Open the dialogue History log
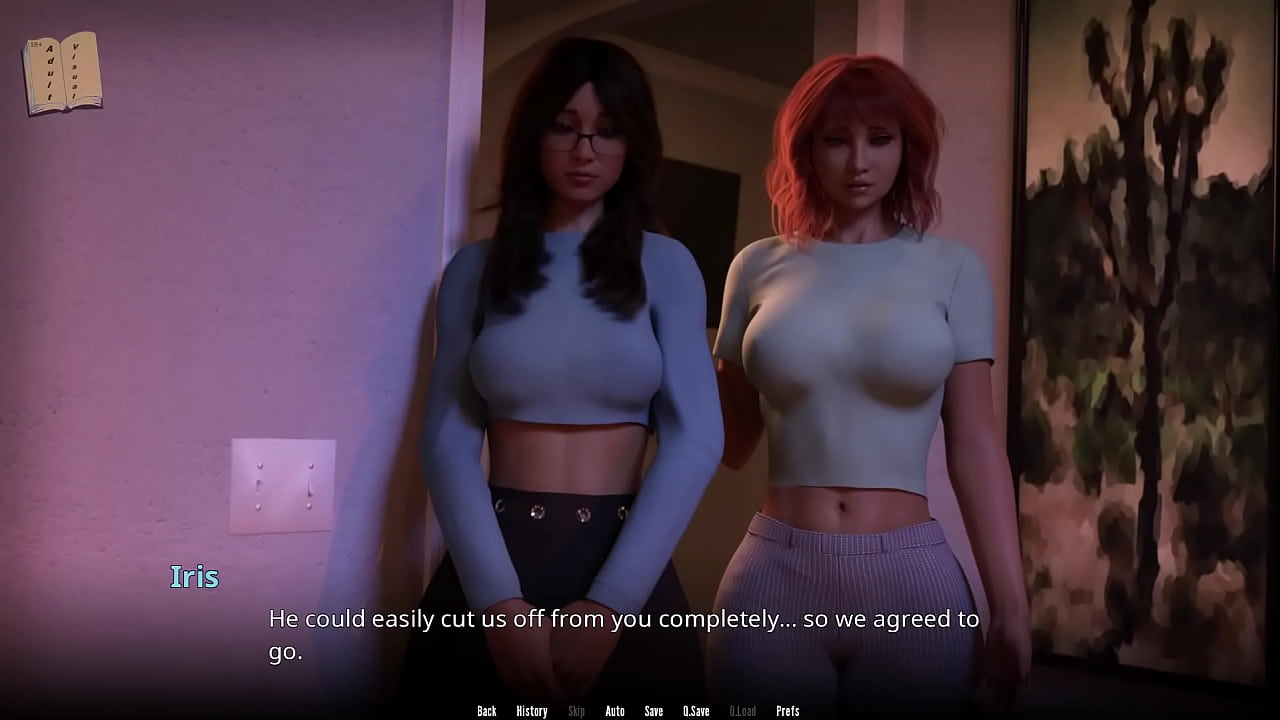Screen dimensions: 1280x720 pos(531,711)
